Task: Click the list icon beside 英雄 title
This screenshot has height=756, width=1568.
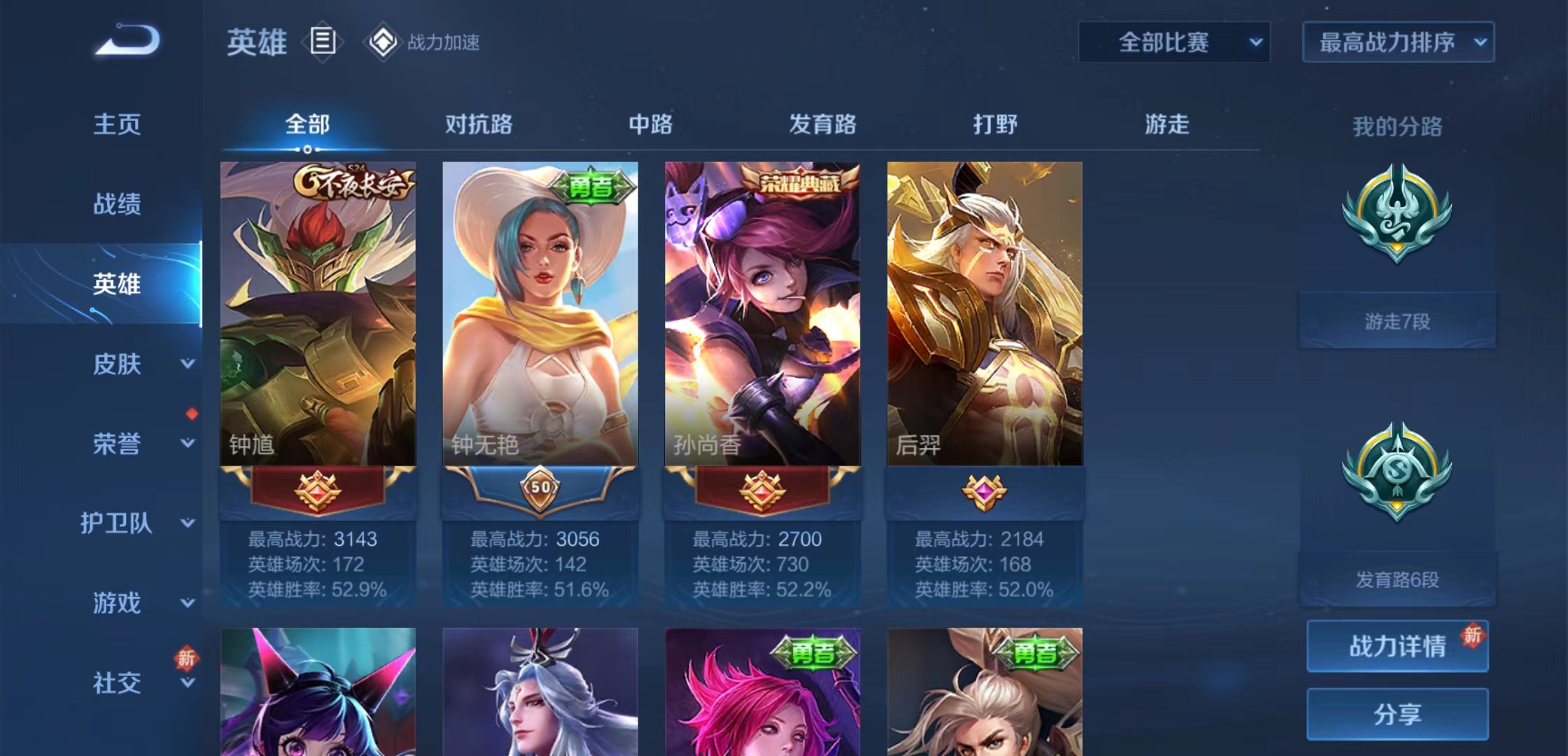Action: point(321,42)
